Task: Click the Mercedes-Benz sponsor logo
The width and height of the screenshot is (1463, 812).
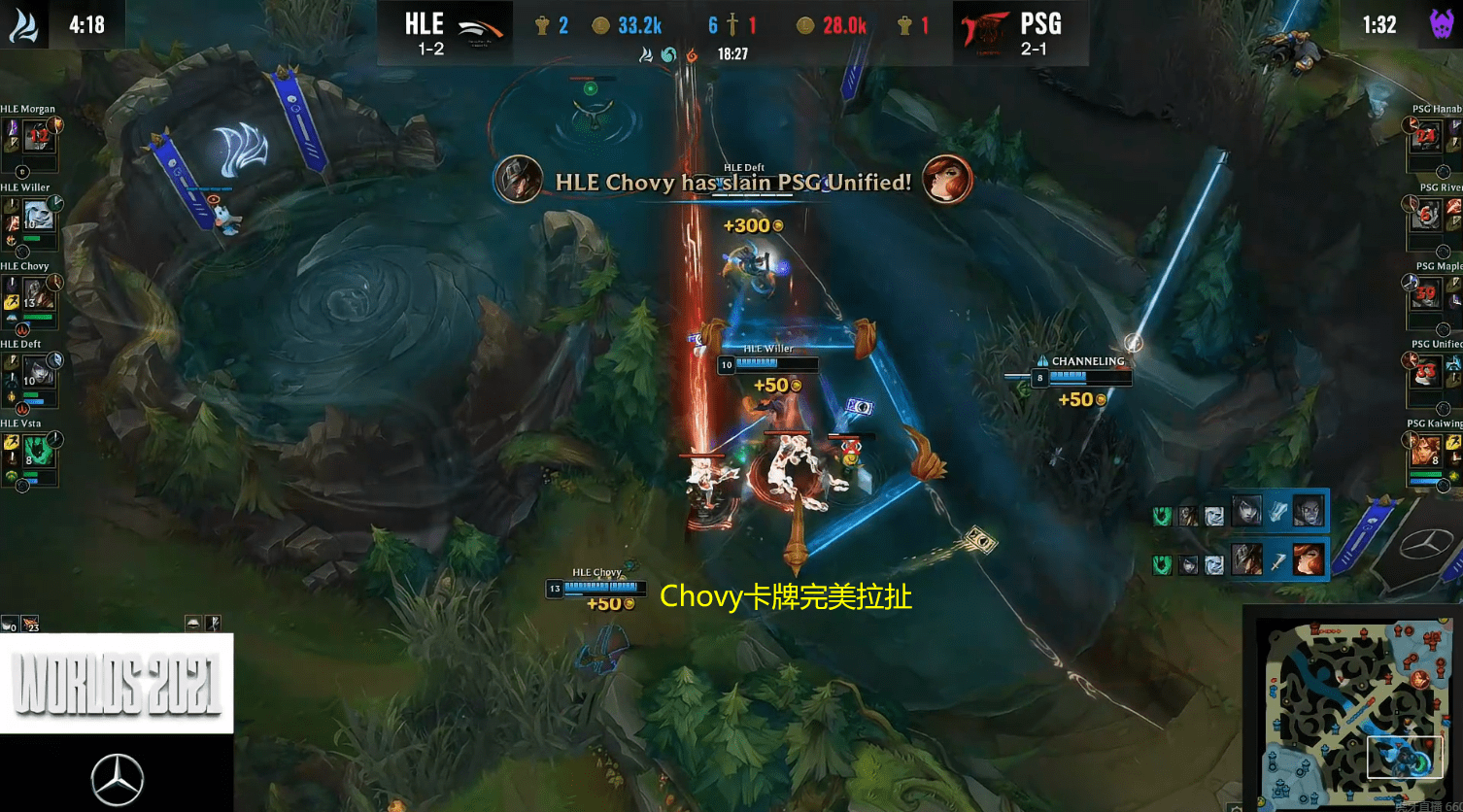Action: 117,777
